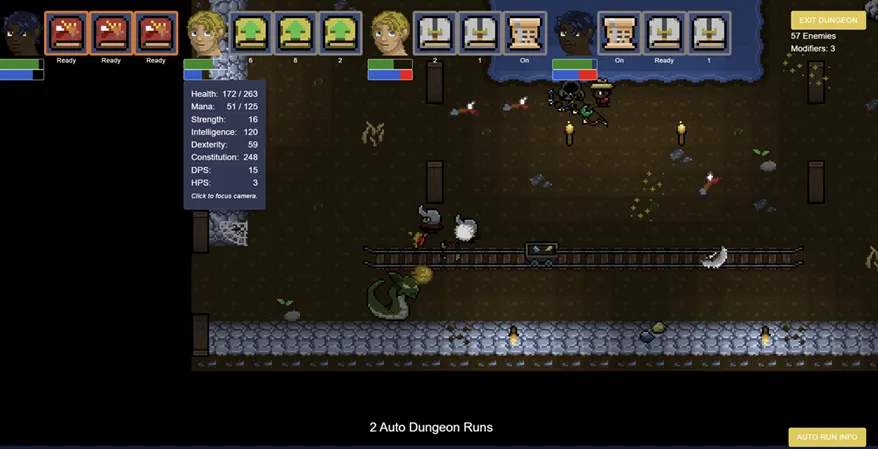
Task: Toggle the dark-haired hero's scroll skill marked On
Action: (x=619, y=33)
